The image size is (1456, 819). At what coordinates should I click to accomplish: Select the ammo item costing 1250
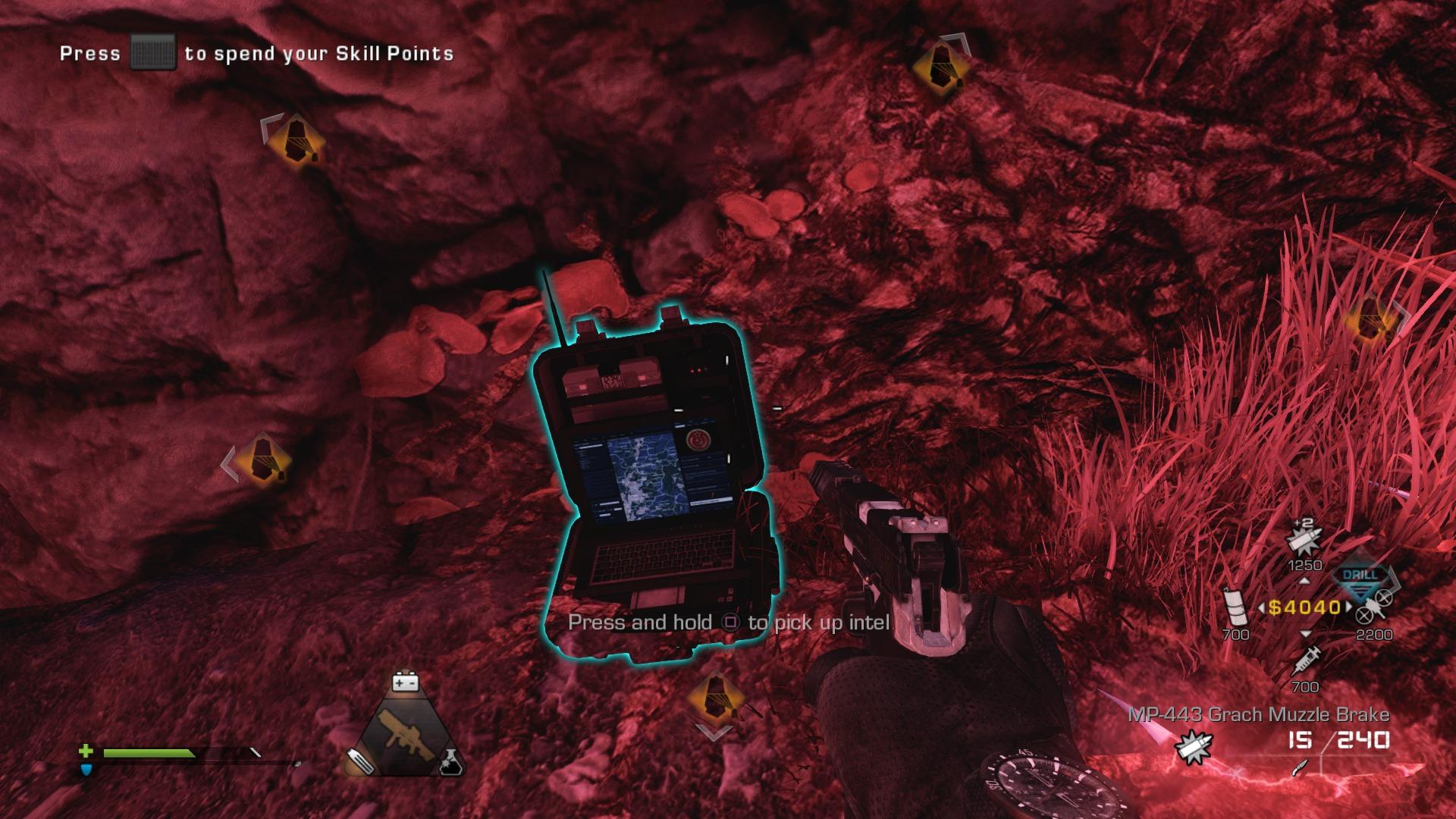1304,541
